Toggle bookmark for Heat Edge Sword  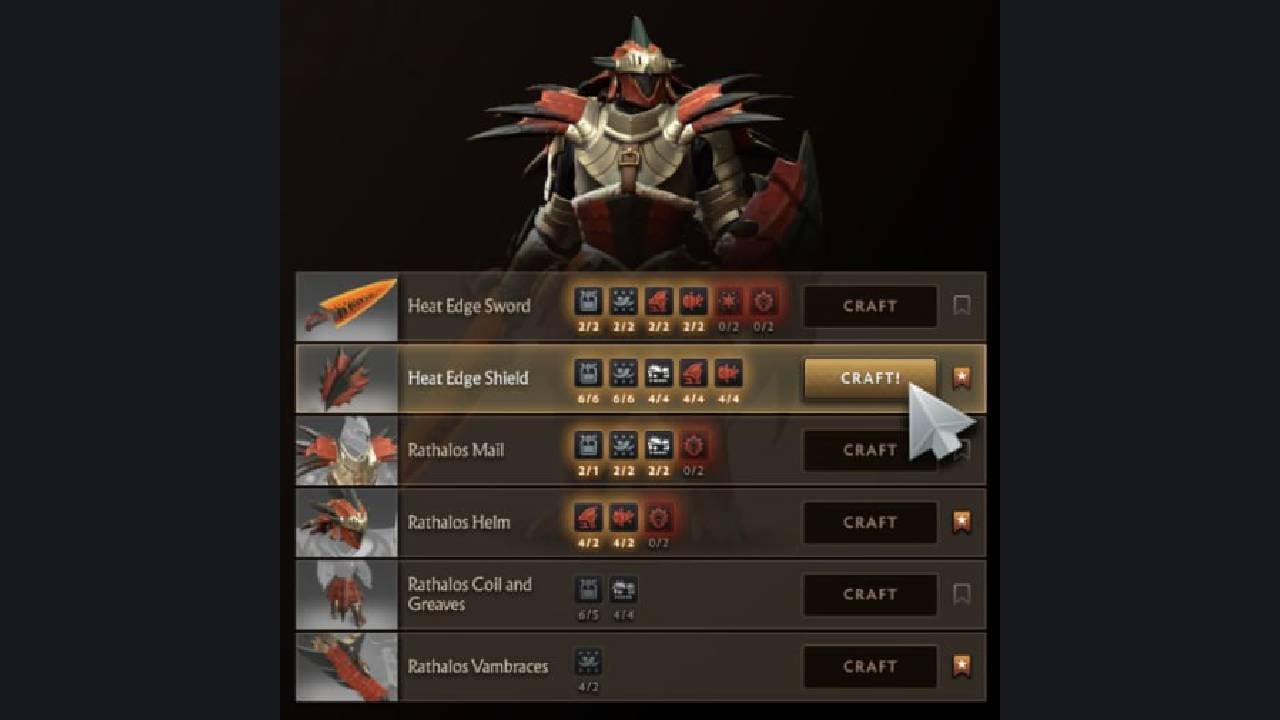click(961, 306)
